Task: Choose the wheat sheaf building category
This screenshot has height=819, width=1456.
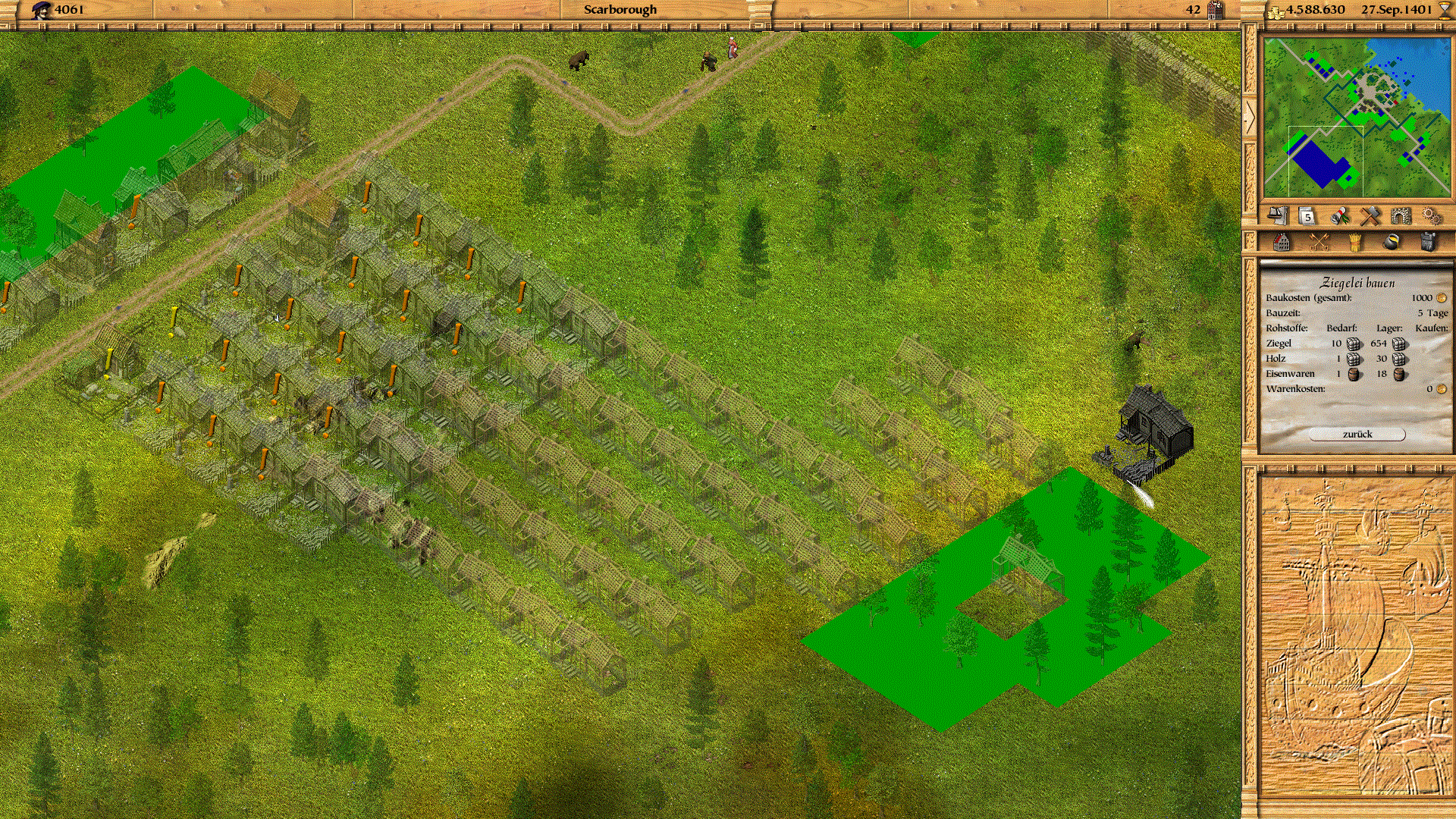Action: click(1354, 242)
